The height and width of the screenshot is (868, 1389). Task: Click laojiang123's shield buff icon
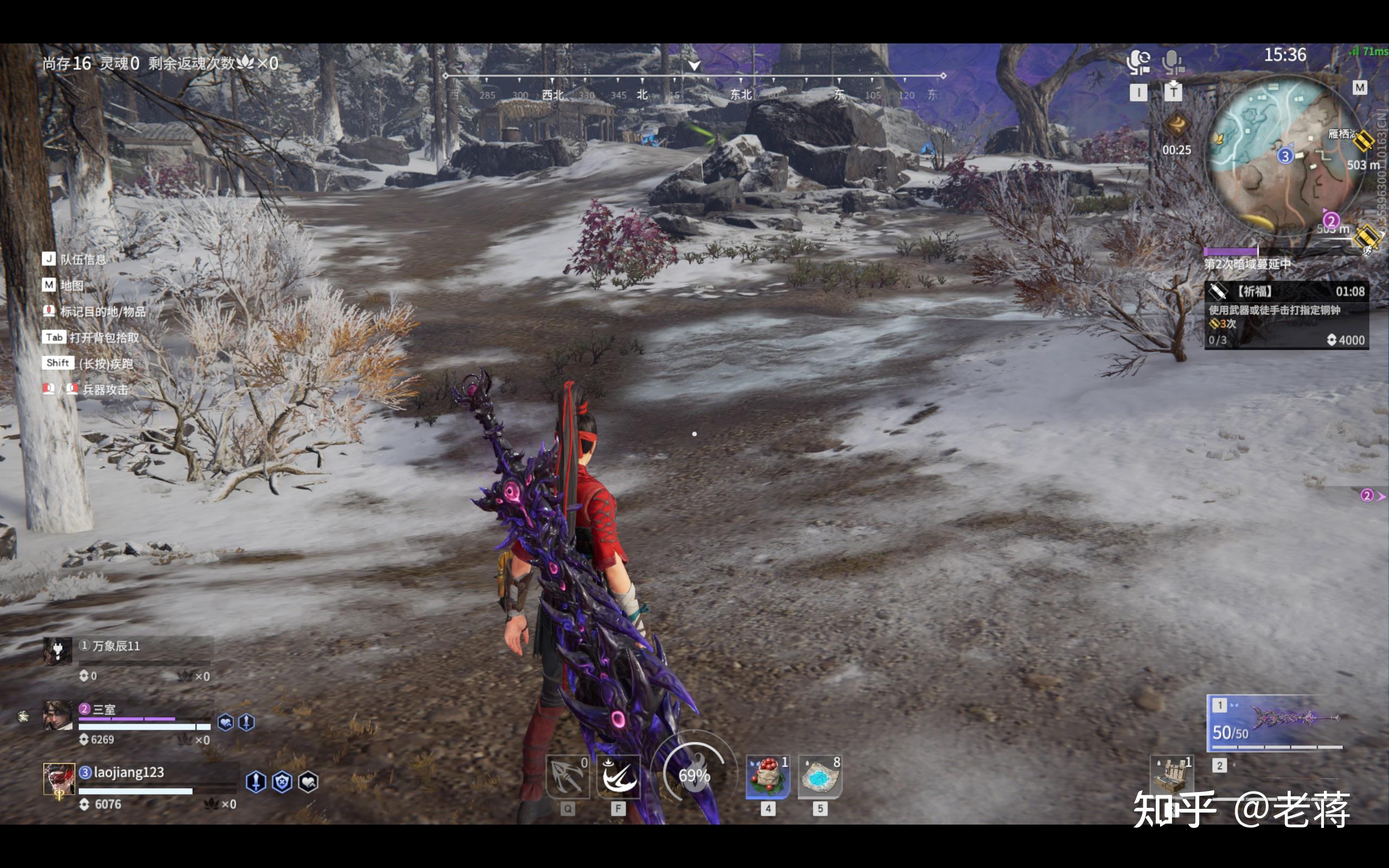tap(282, 782)
